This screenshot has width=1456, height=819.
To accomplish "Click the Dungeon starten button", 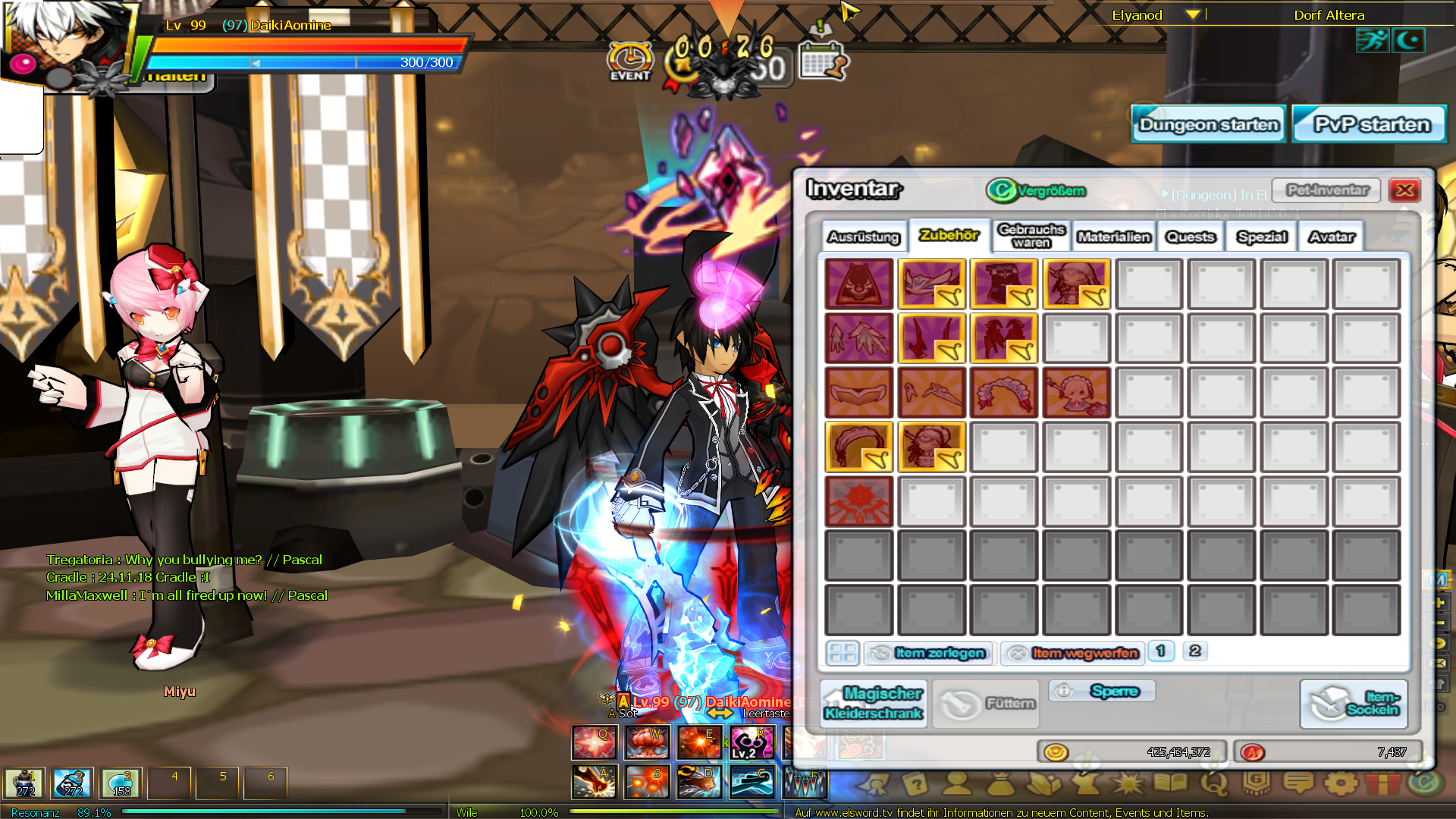I will (1209, 124).
